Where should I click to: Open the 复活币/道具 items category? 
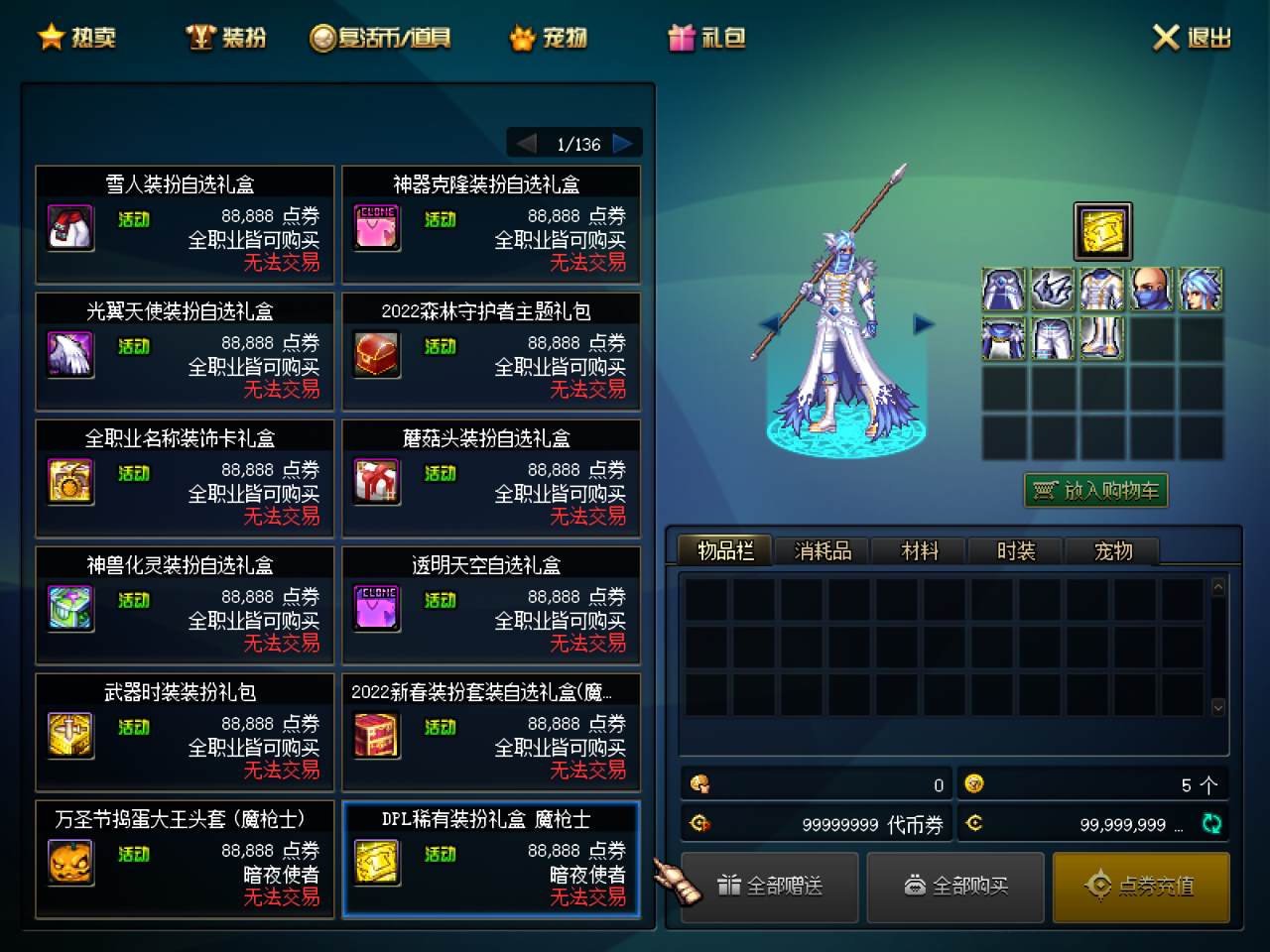coord(380,38)
